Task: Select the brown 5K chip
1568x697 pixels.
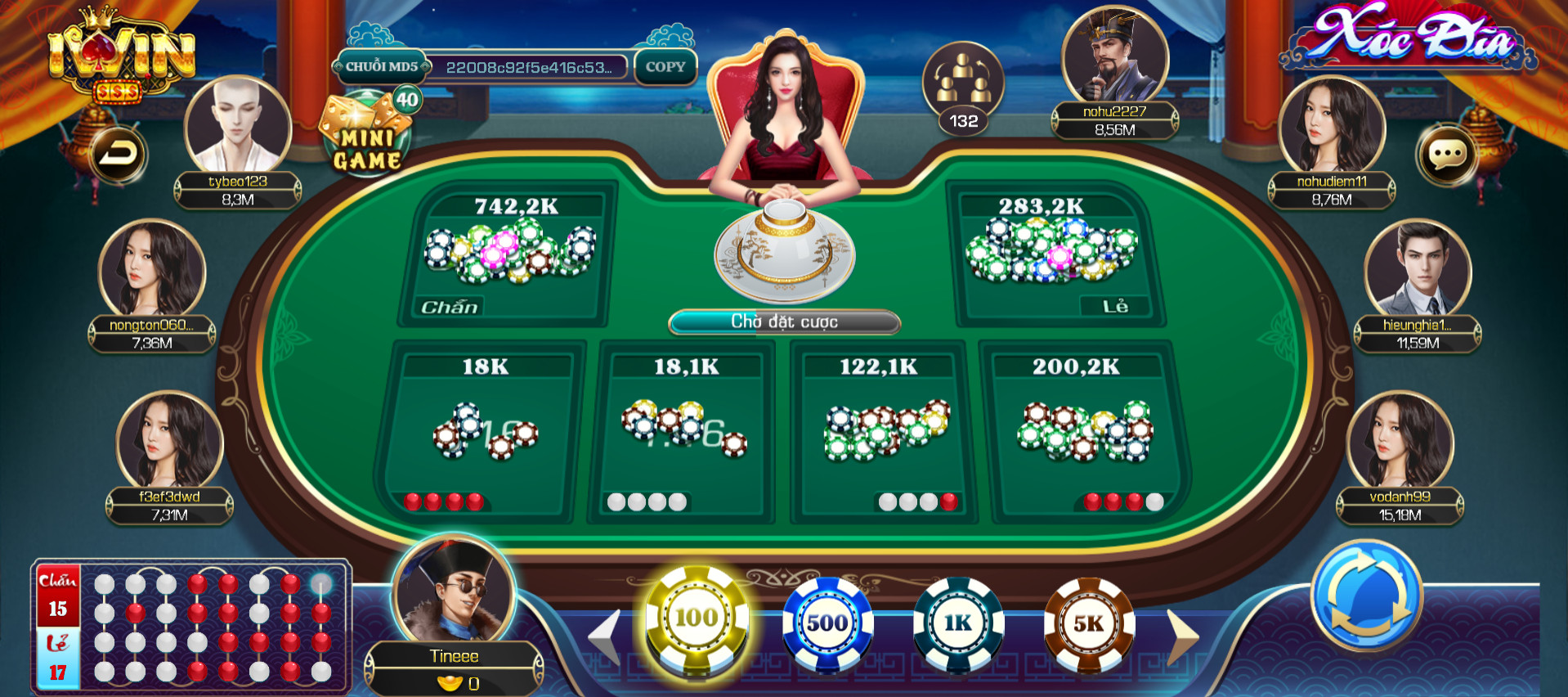Action: [x=1088, y=623]
